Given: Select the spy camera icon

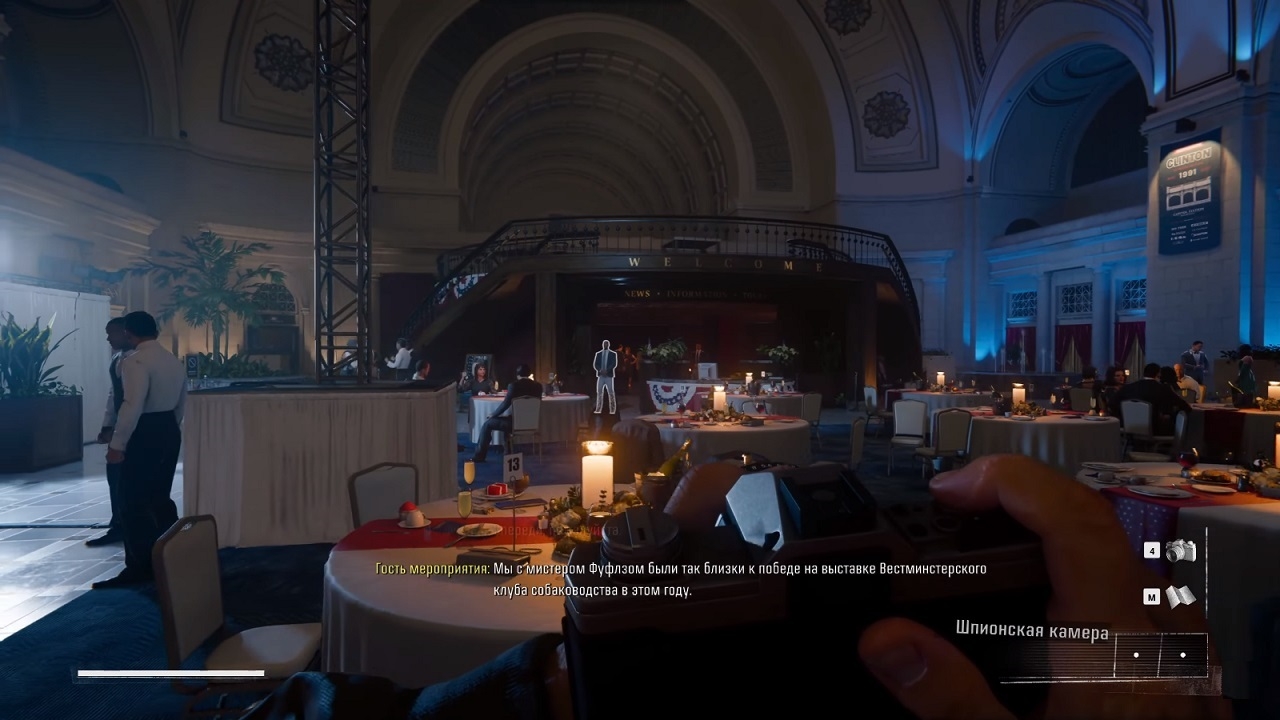Looking at the screenshot, I should (1181, 550).
